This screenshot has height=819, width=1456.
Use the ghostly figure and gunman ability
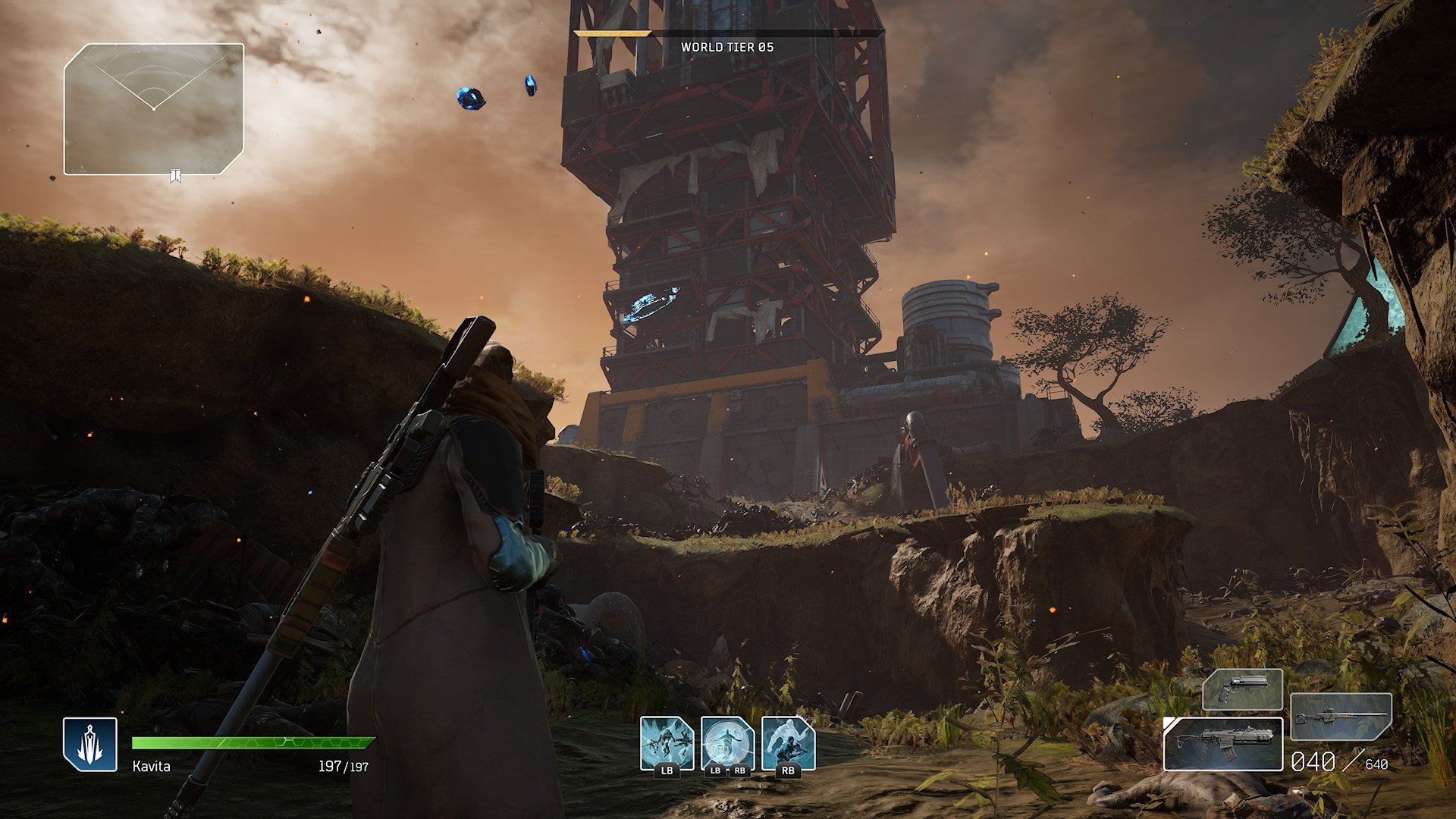click(788, 742)
